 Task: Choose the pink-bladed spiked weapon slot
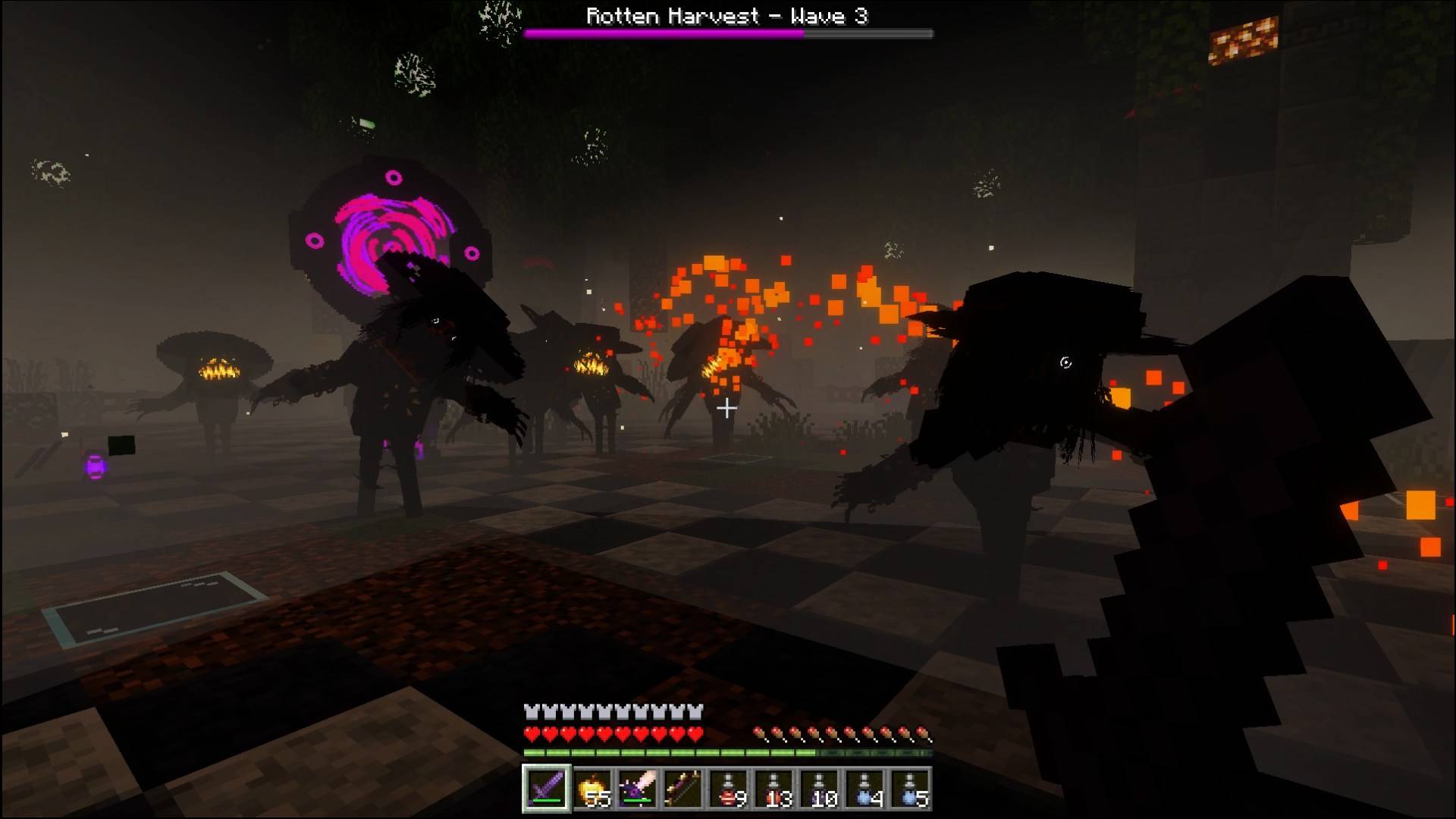pos(637,789)
